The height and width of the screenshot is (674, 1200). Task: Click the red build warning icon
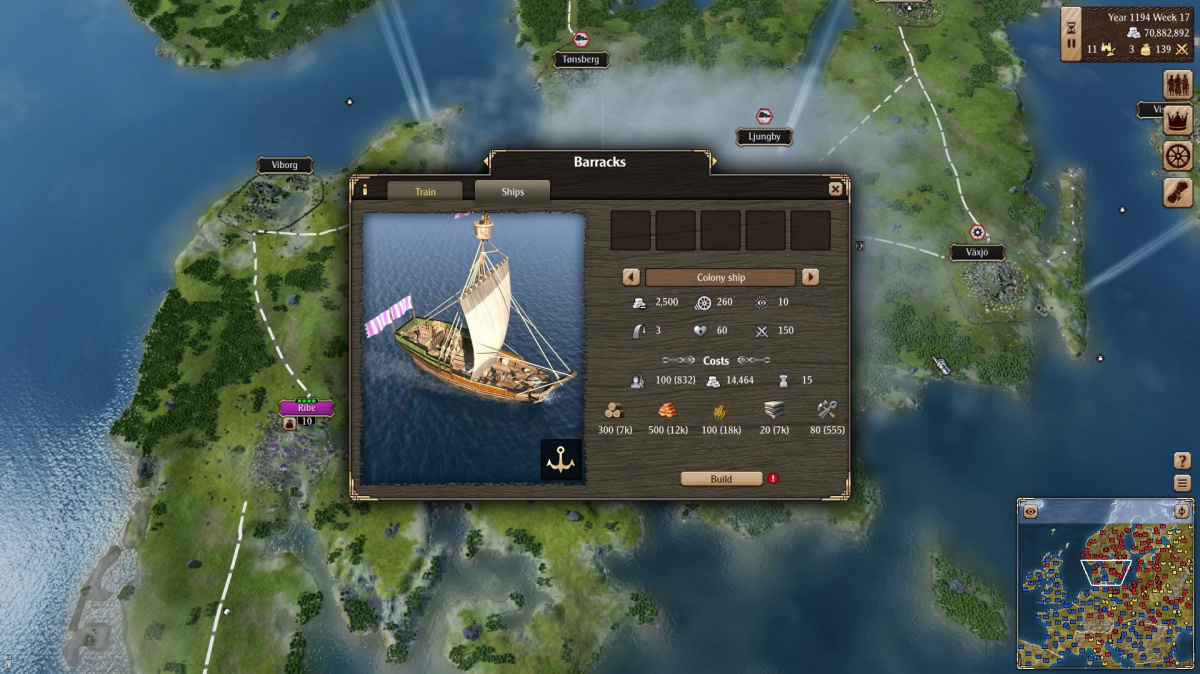pyautogui.click(x=773, y=479)
